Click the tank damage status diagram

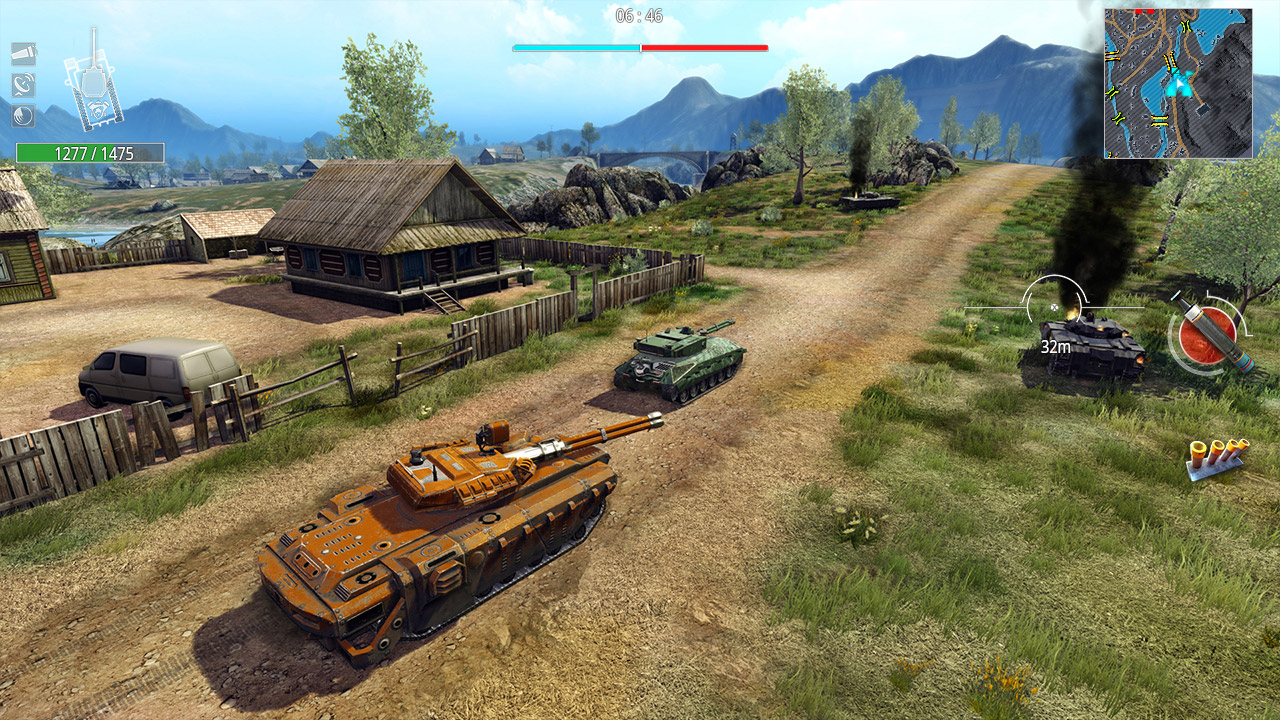(x=95, y=95)
